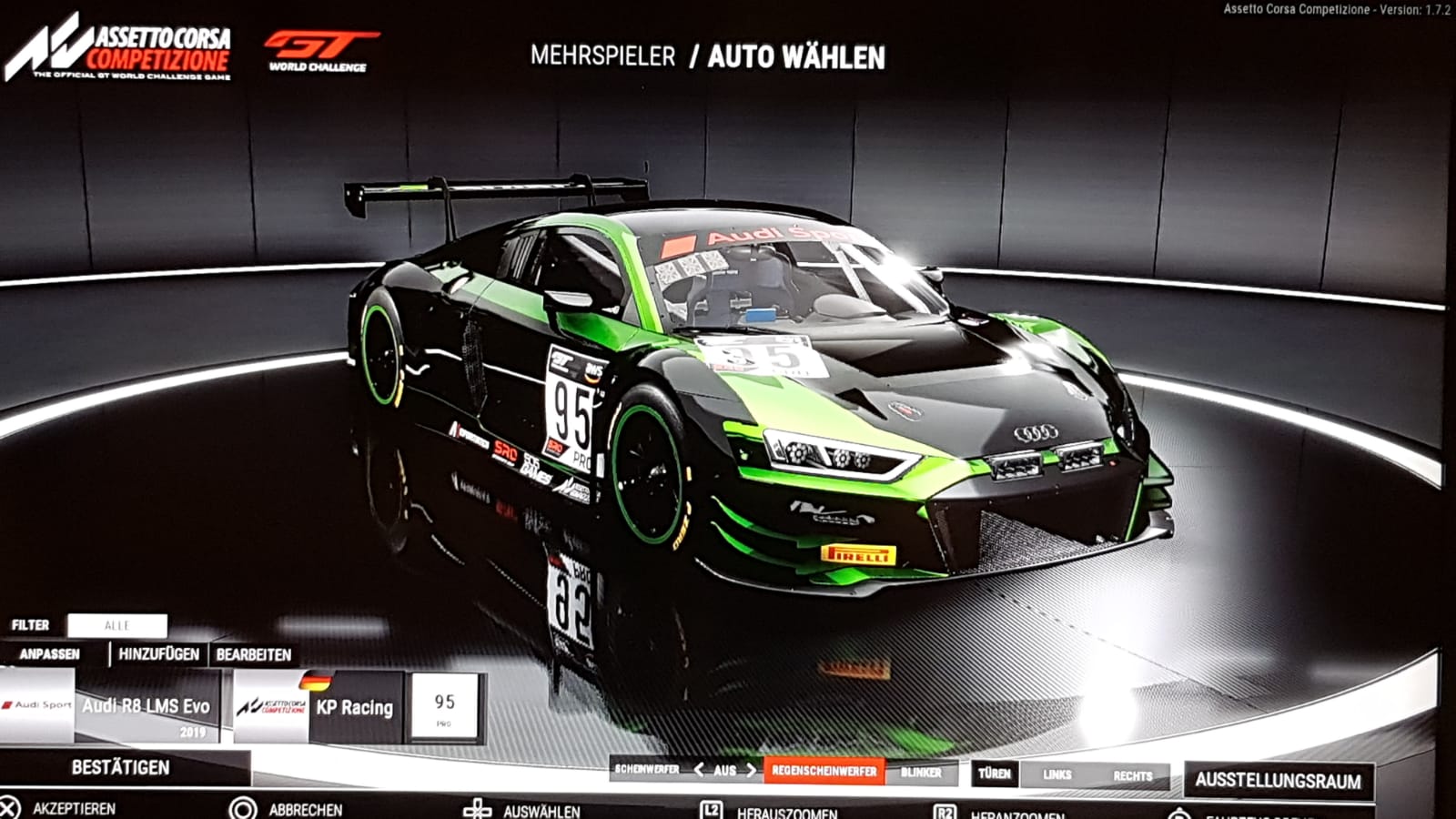1456x819 pixels.
Task: Toggle the Regenscheinwerfer rain lights
Action: [x=824, y=771]
